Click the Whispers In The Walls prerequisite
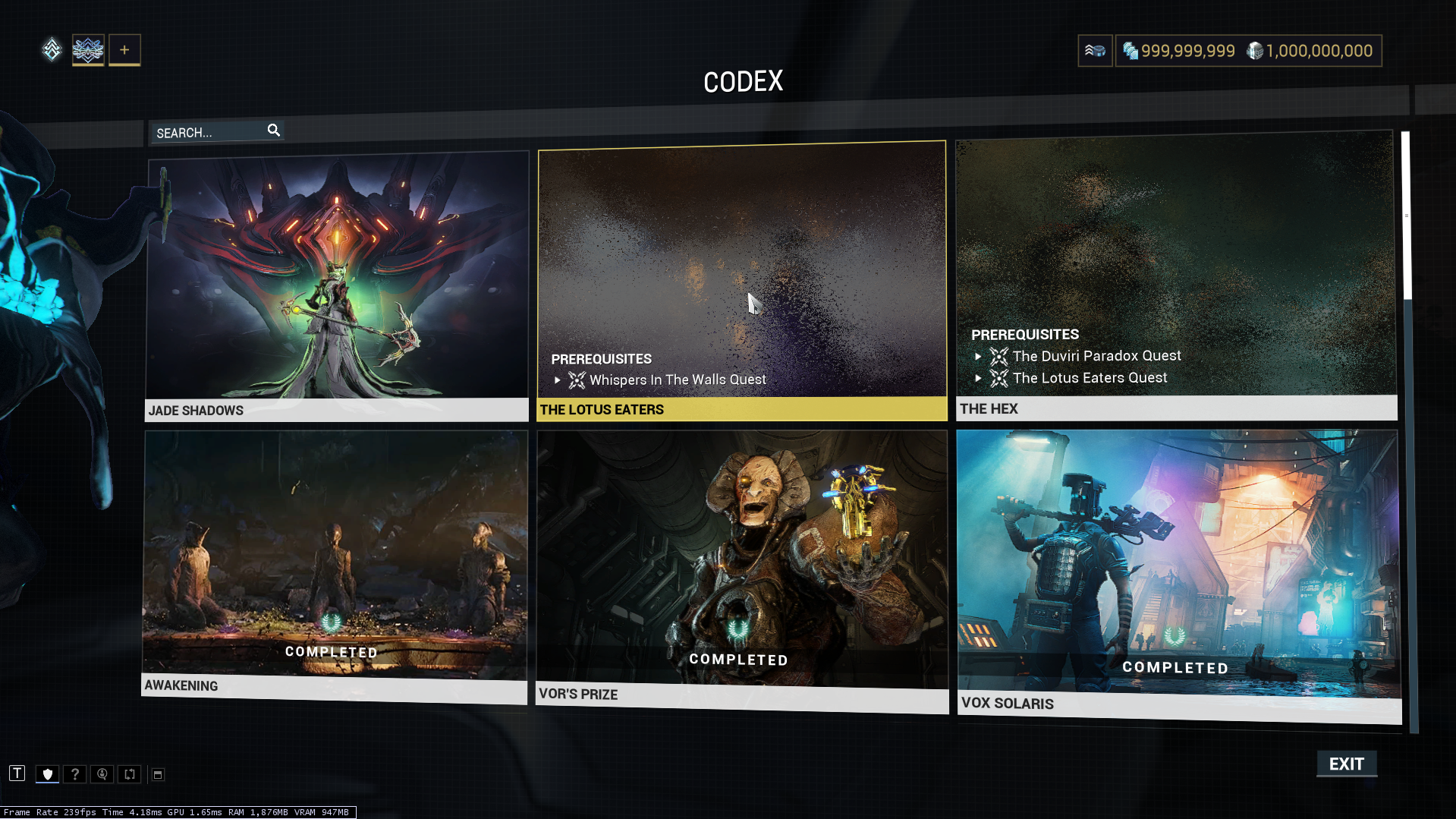The width and height of the screenshot is (1456, 819). click(x=677, y=380)
